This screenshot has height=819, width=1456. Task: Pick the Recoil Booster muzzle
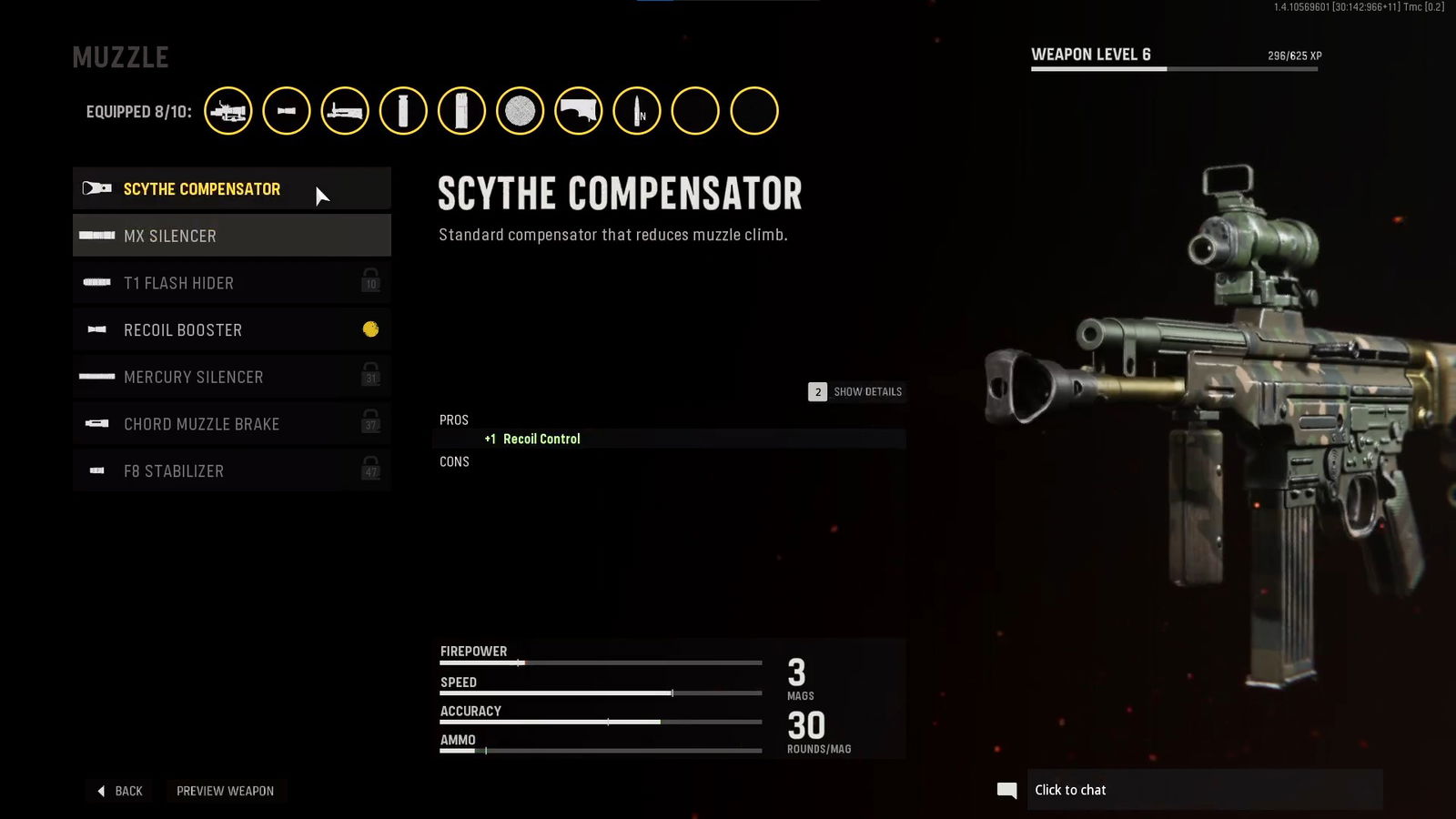(231, 330)
